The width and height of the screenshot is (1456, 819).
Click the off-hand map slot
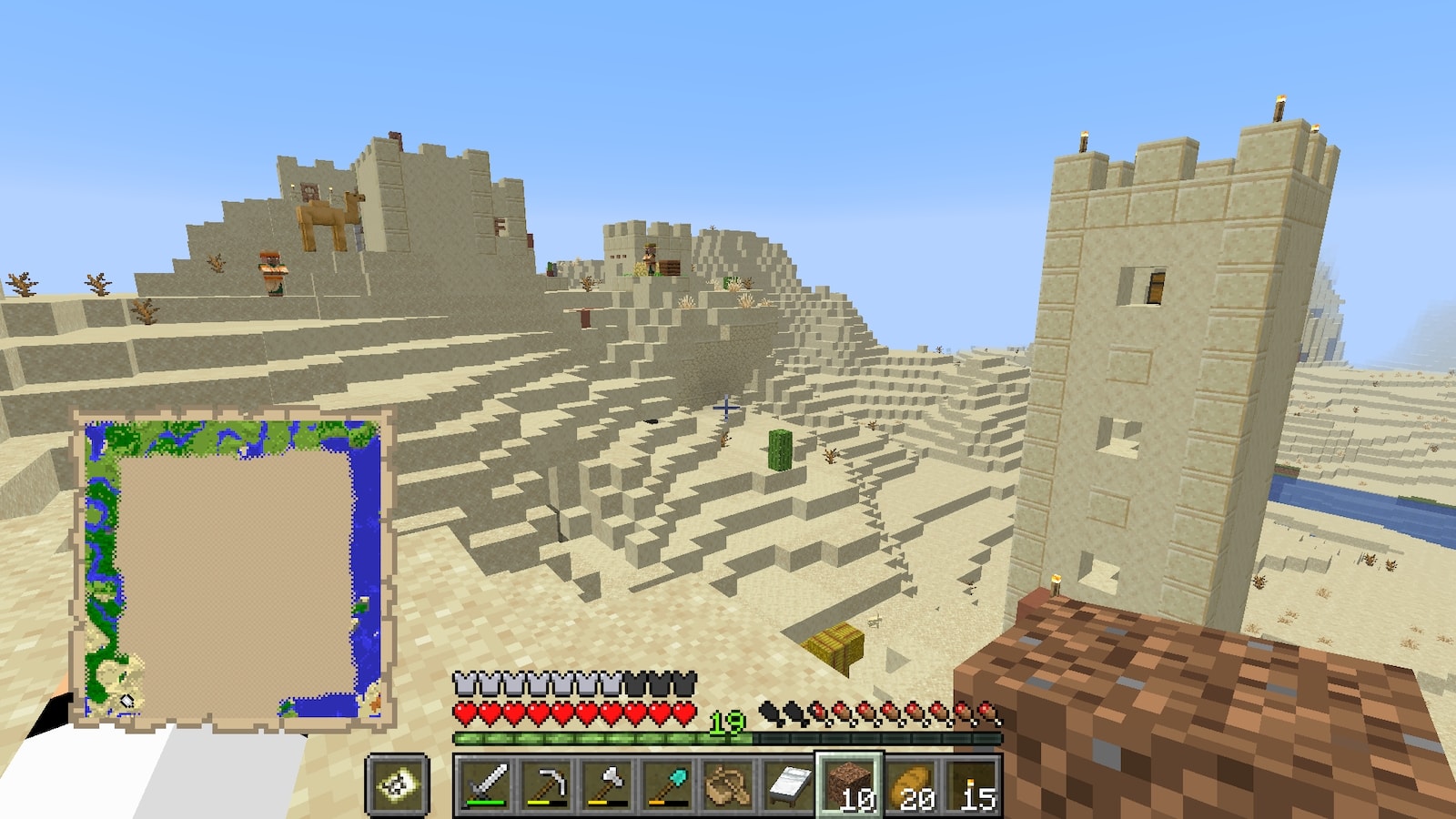coord(398,784)
